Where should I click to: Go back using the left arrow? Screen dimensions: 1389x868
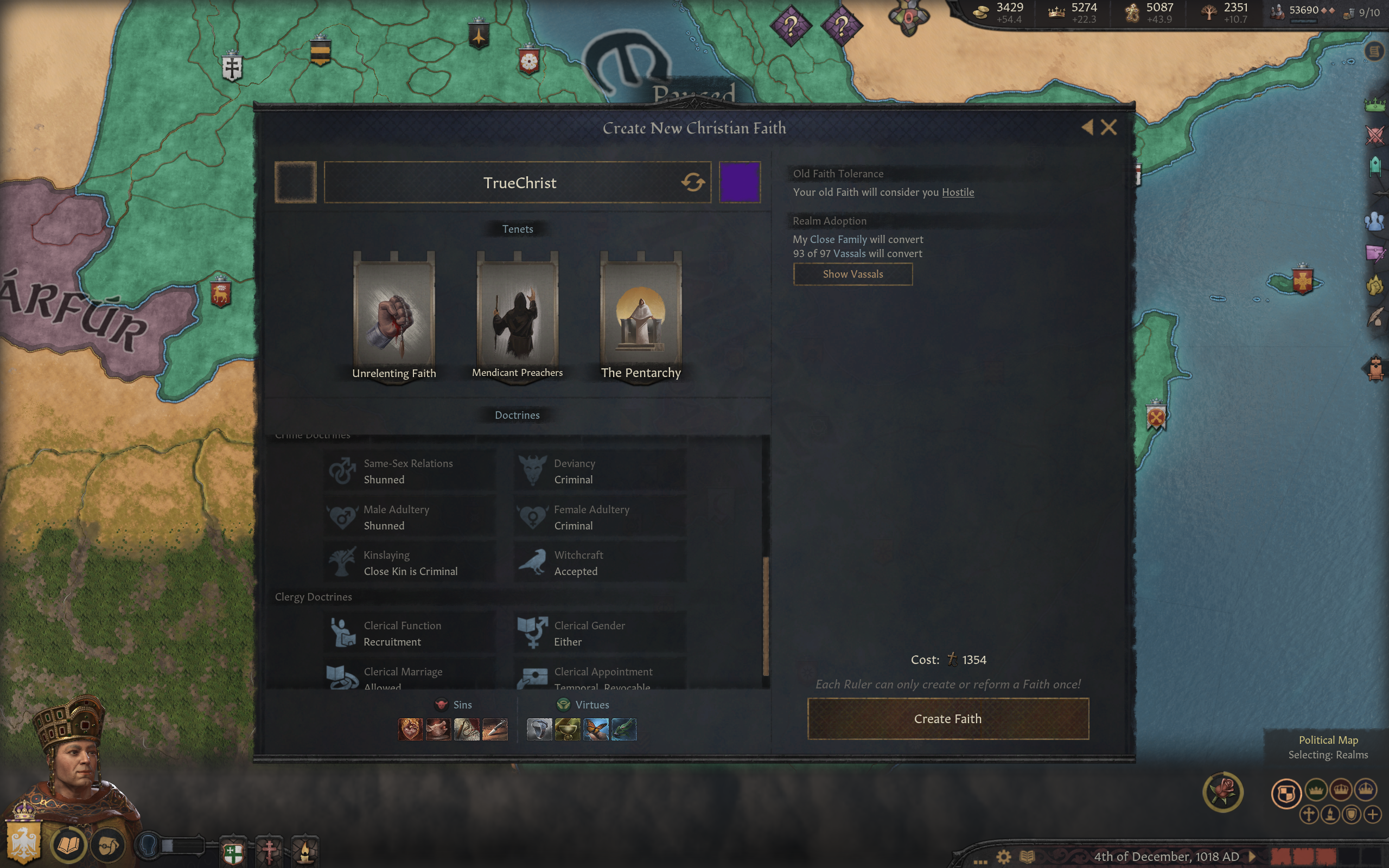[1087, 127]
